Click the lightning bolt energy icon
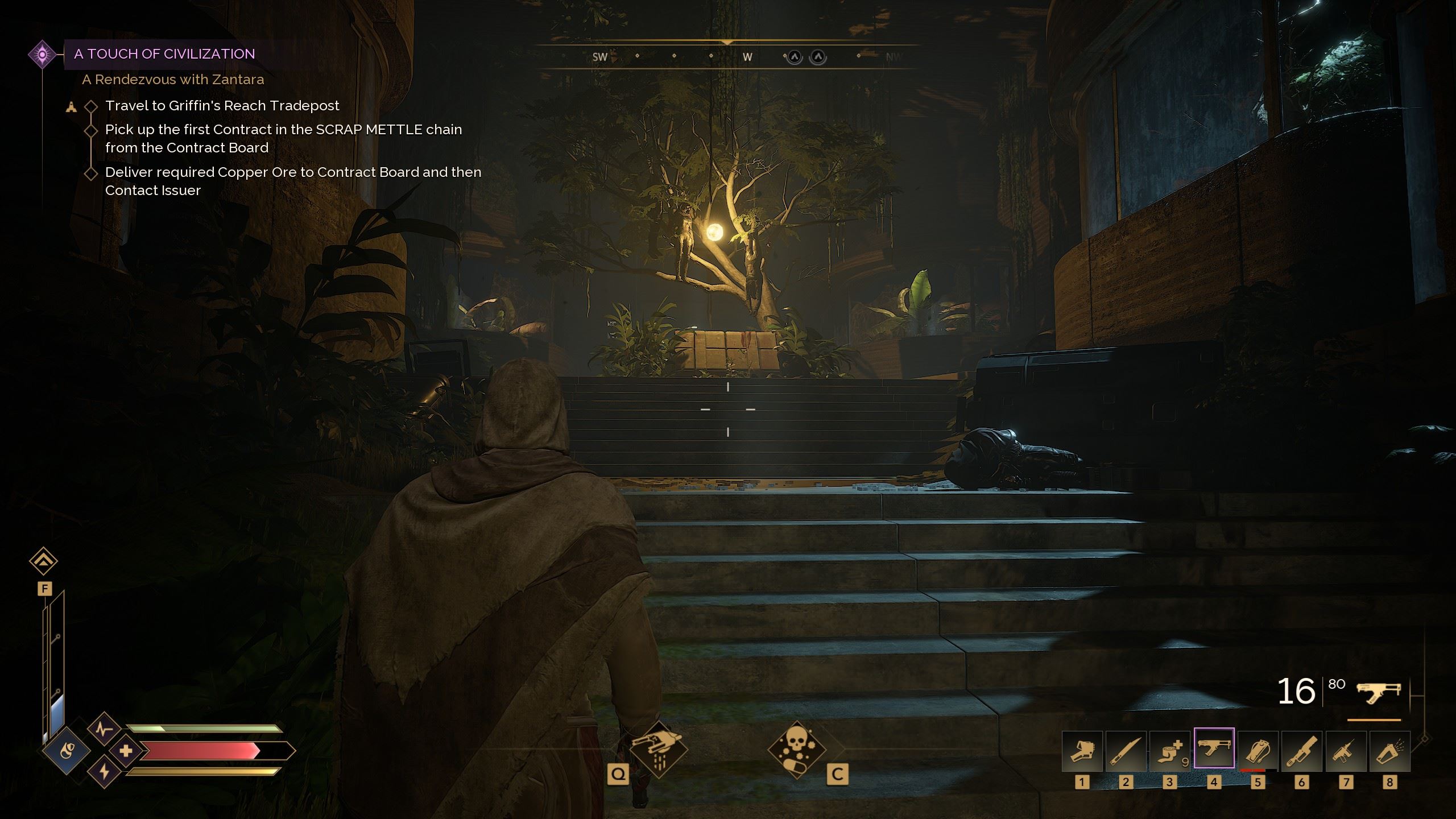The width and height of the screenshot is (1456, 819). point(104,772)
